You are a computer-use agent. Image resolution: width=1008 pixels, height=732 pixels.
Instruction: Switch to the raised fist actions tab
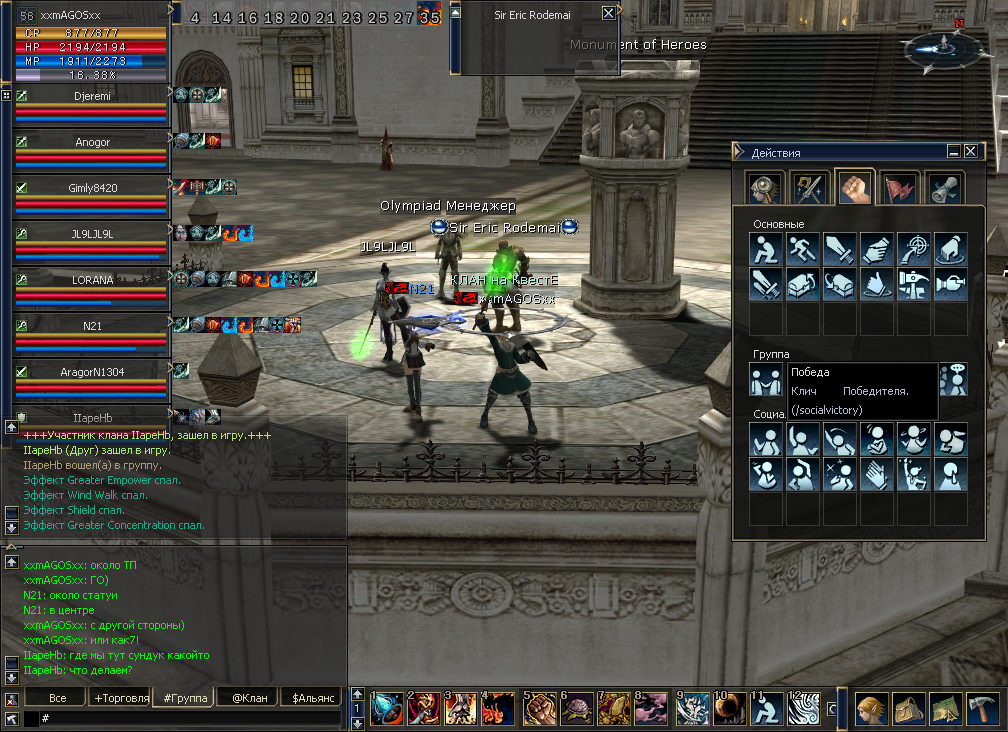click(855, 187)
